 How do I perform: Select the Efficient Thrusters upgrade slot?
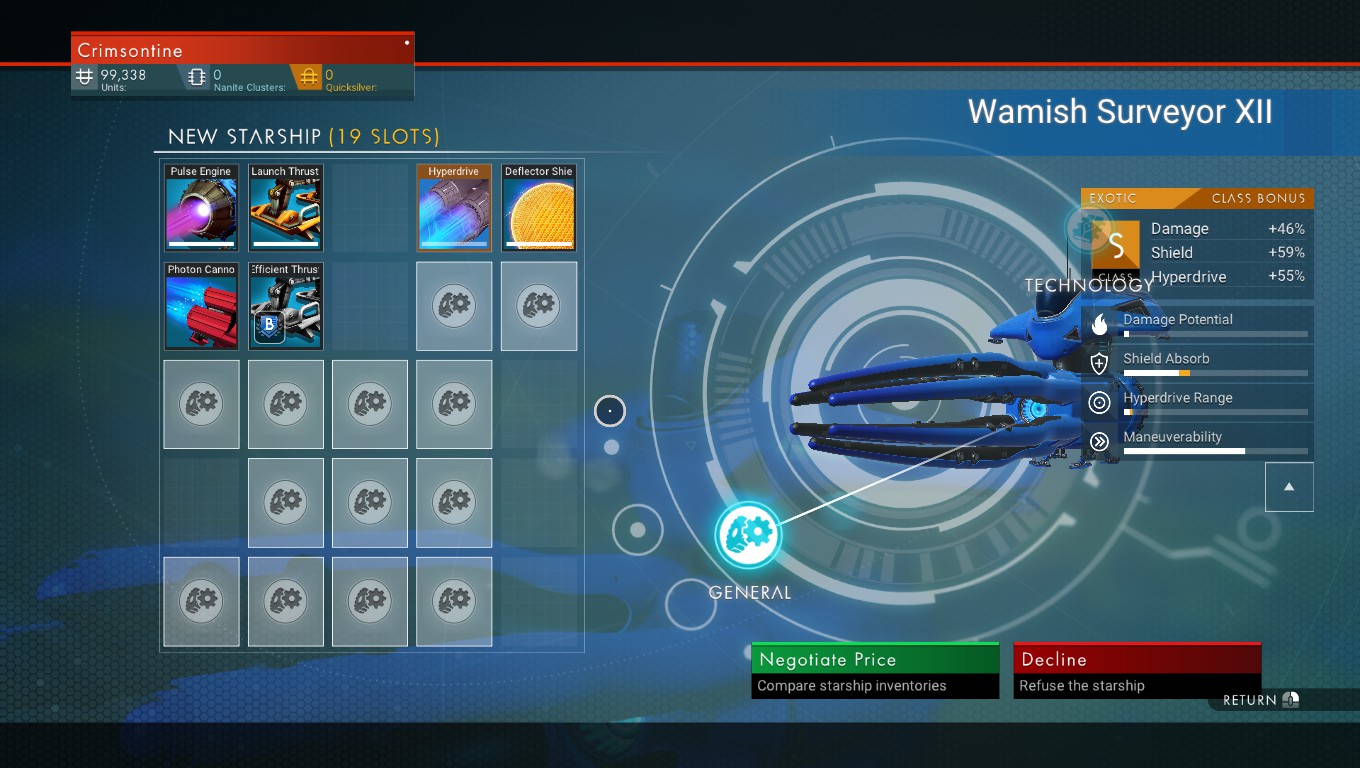285,306
